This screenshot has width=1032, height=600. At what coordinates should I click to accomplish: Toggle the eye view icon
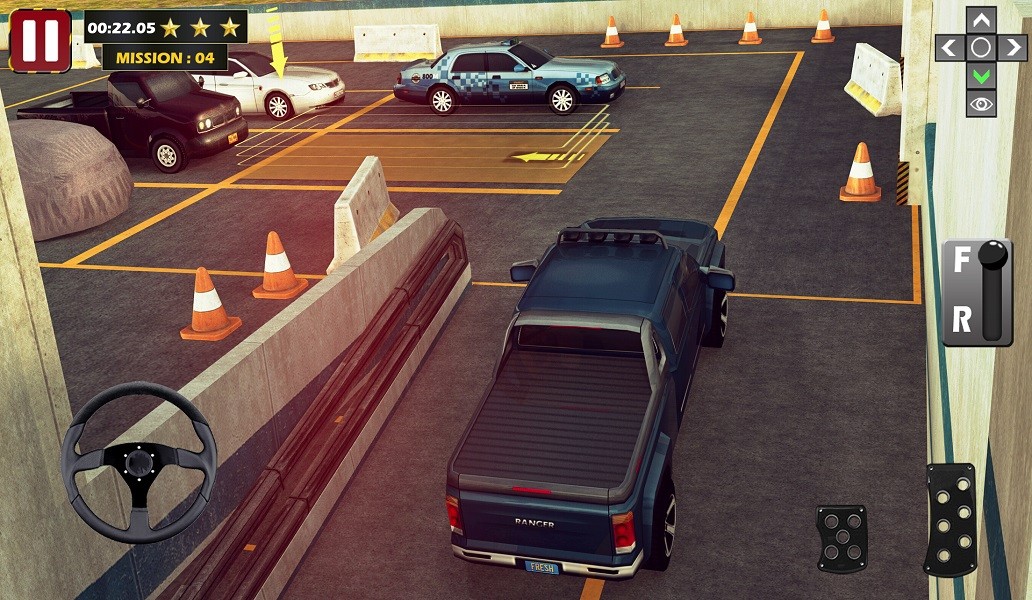pyautogui.click(x=981, y=103)
